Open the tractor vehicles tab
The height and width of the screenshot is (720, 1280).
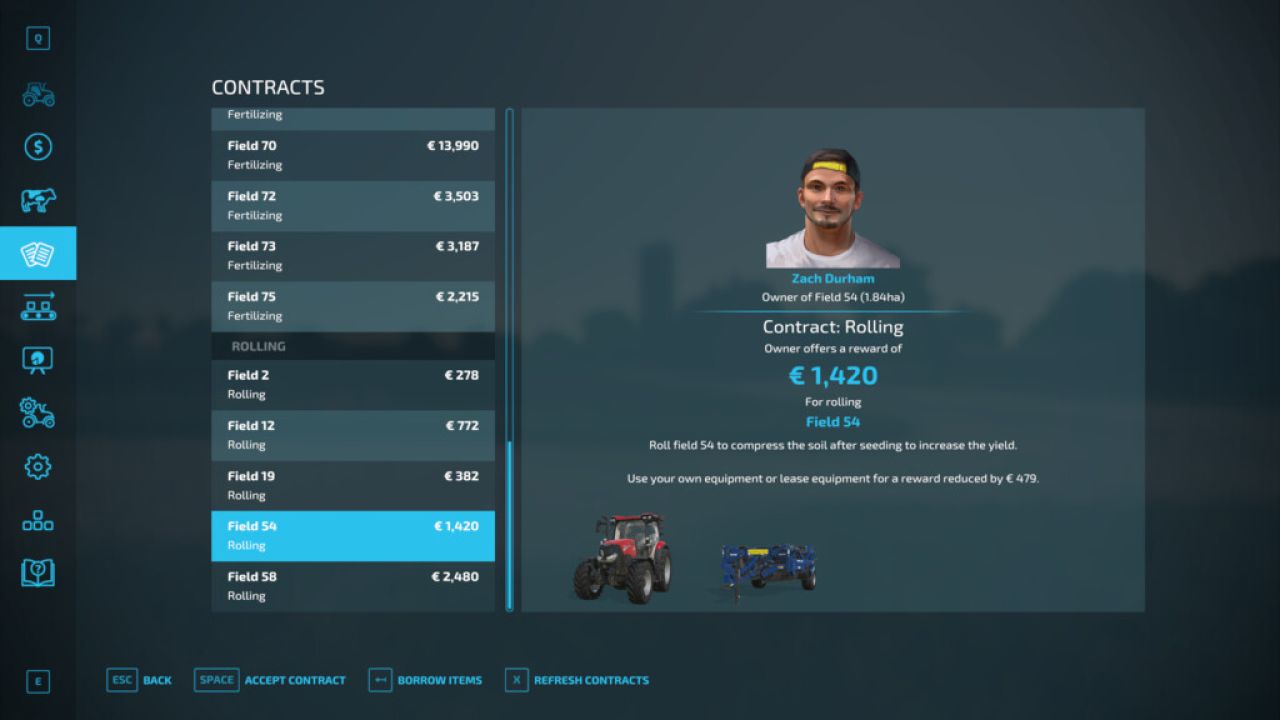38,94
